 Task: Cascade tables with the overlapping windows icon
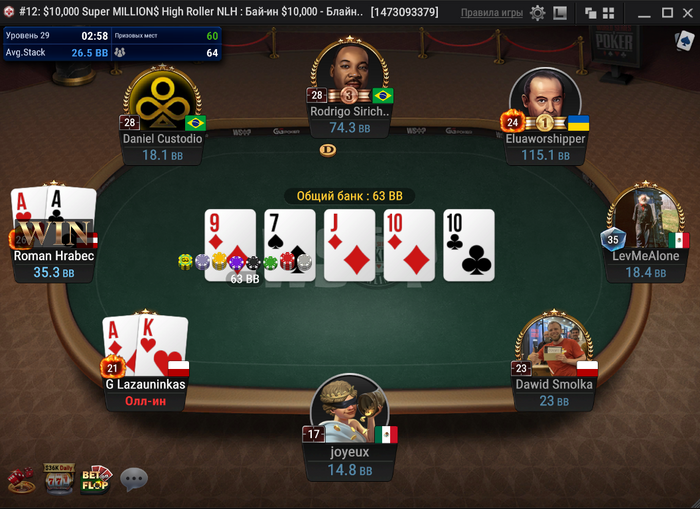pos(590,13)
